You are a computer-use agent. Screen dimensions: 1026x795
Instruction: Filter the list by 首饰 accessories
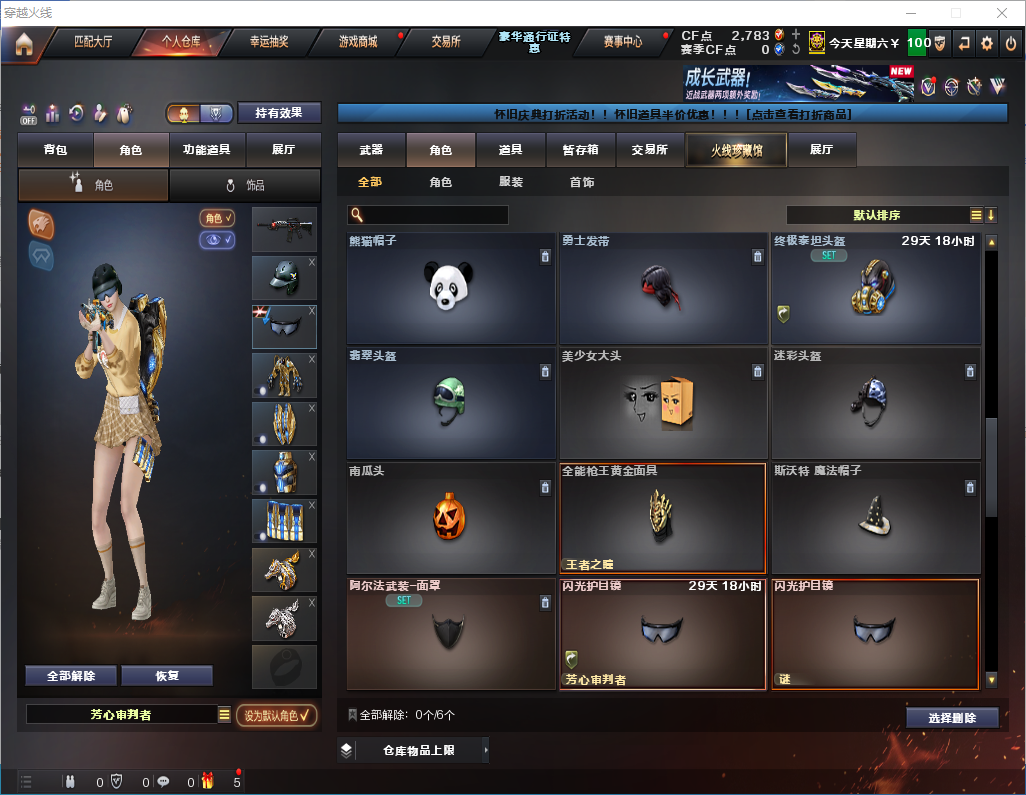click(582, 183)
